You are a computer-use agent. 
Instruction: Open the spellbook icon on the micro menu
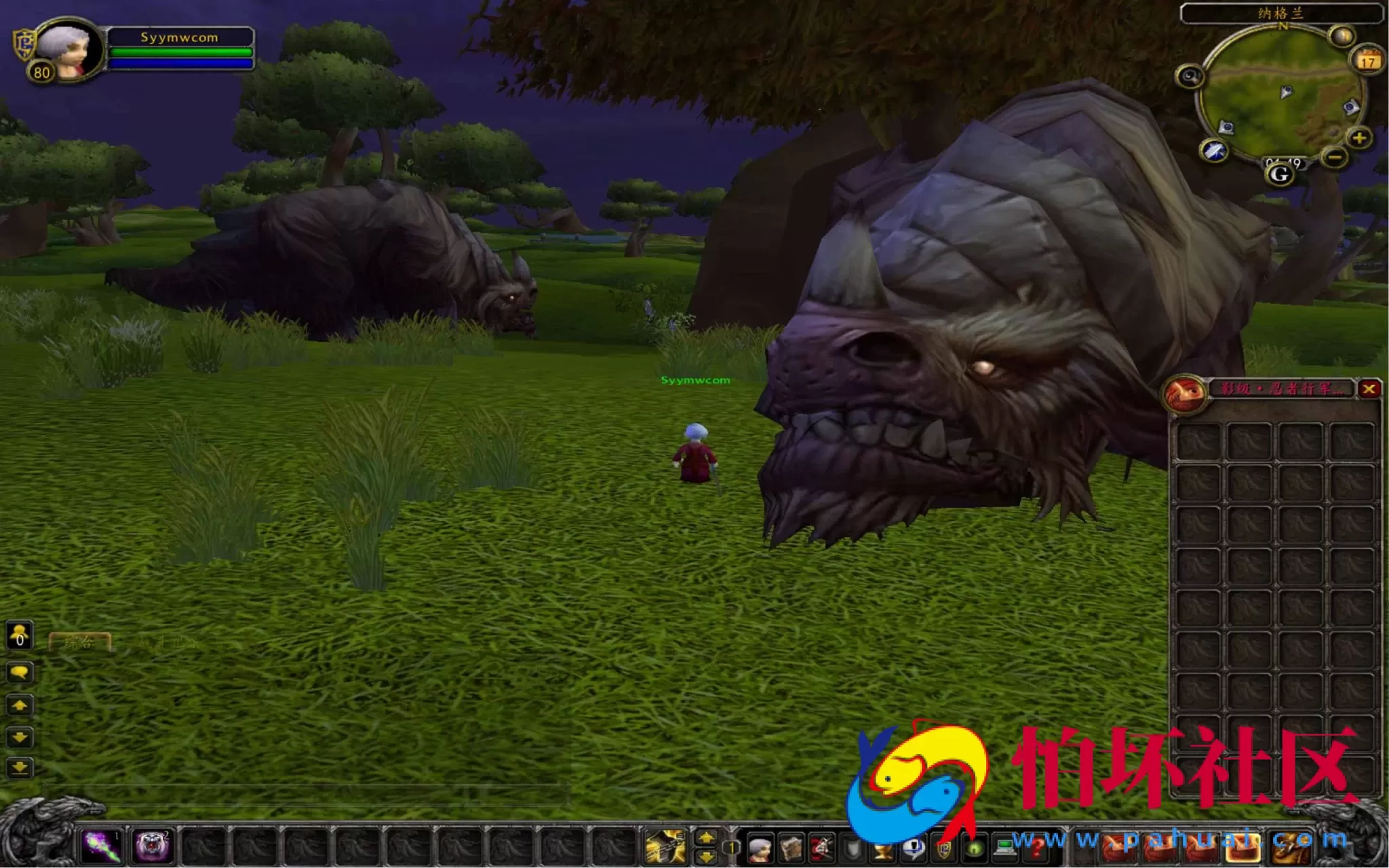point(791,848)
